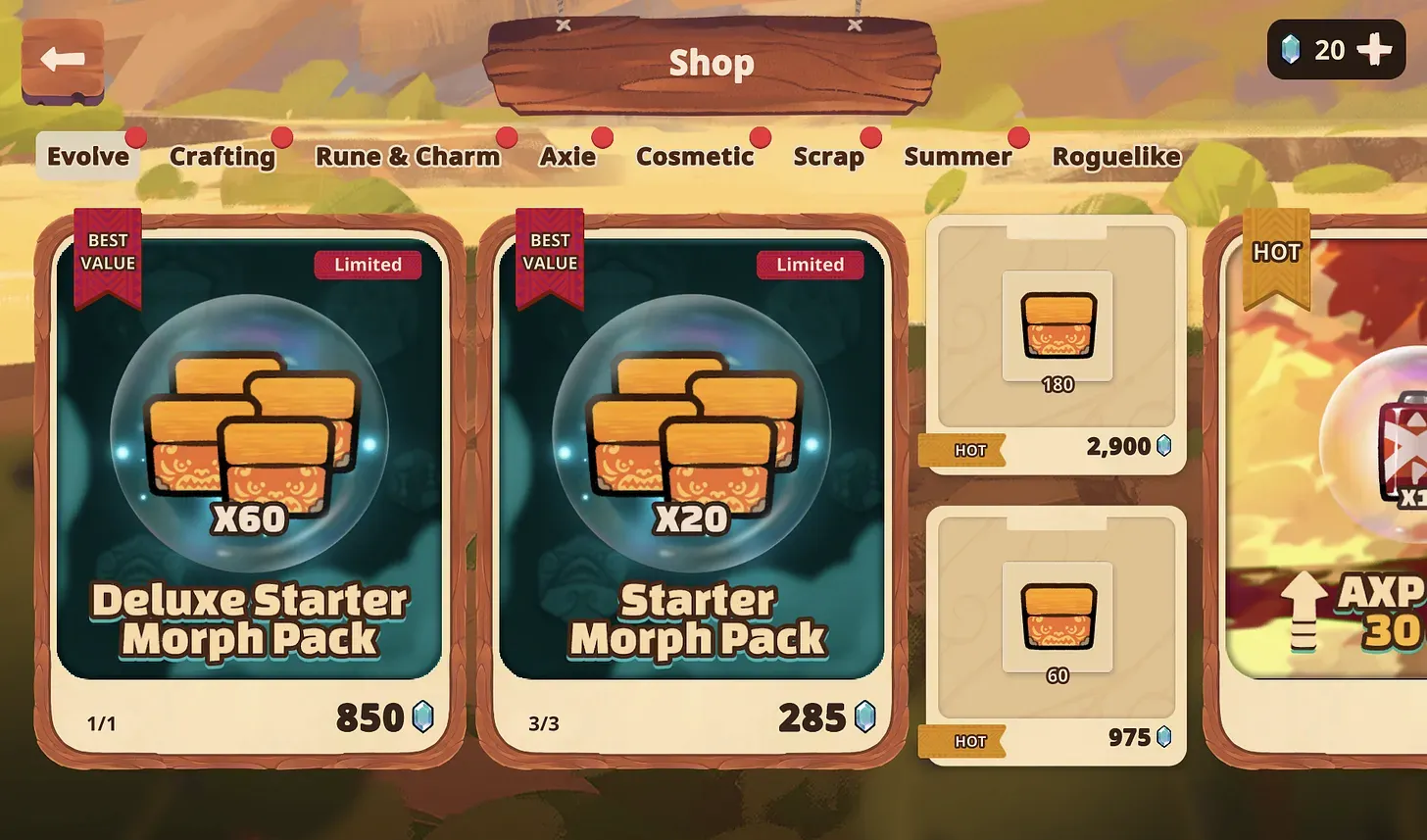
Task: Click the Limited badge on Starter Morph Pack
Action: [811, 265]
